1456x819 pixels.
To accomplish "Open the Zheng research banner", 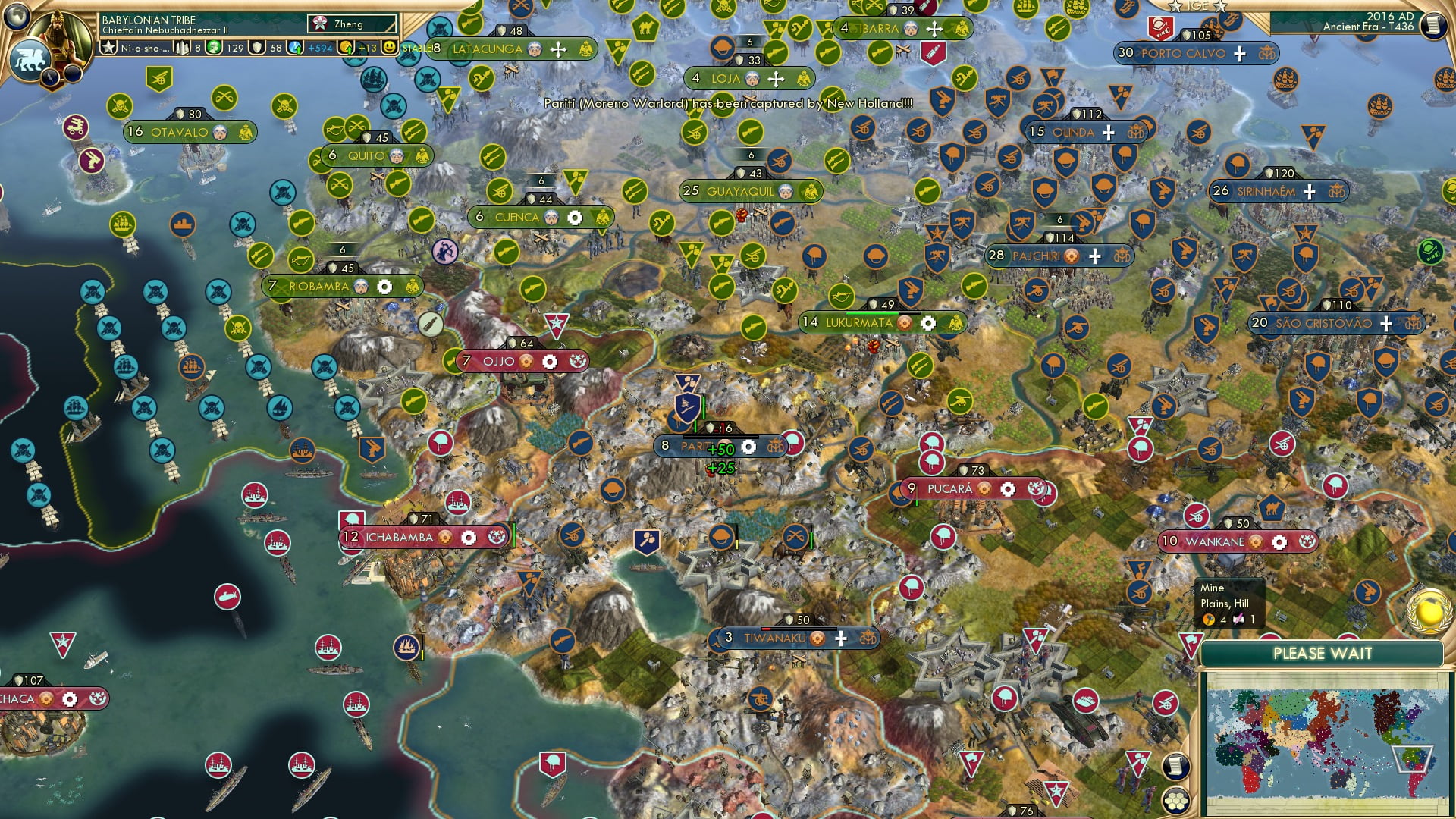I will [x=350, y=24].
